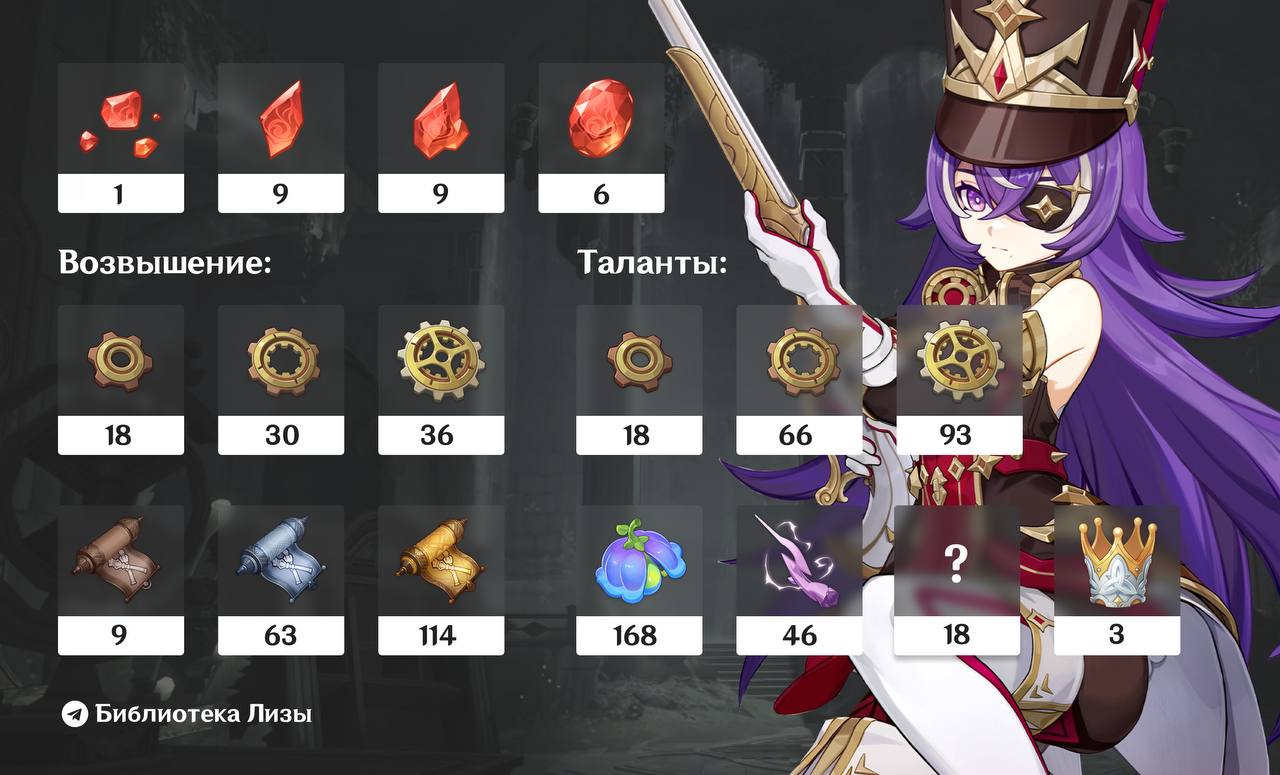
Task: Pick the bronze gear under Таланты
Action: (639, 377)
